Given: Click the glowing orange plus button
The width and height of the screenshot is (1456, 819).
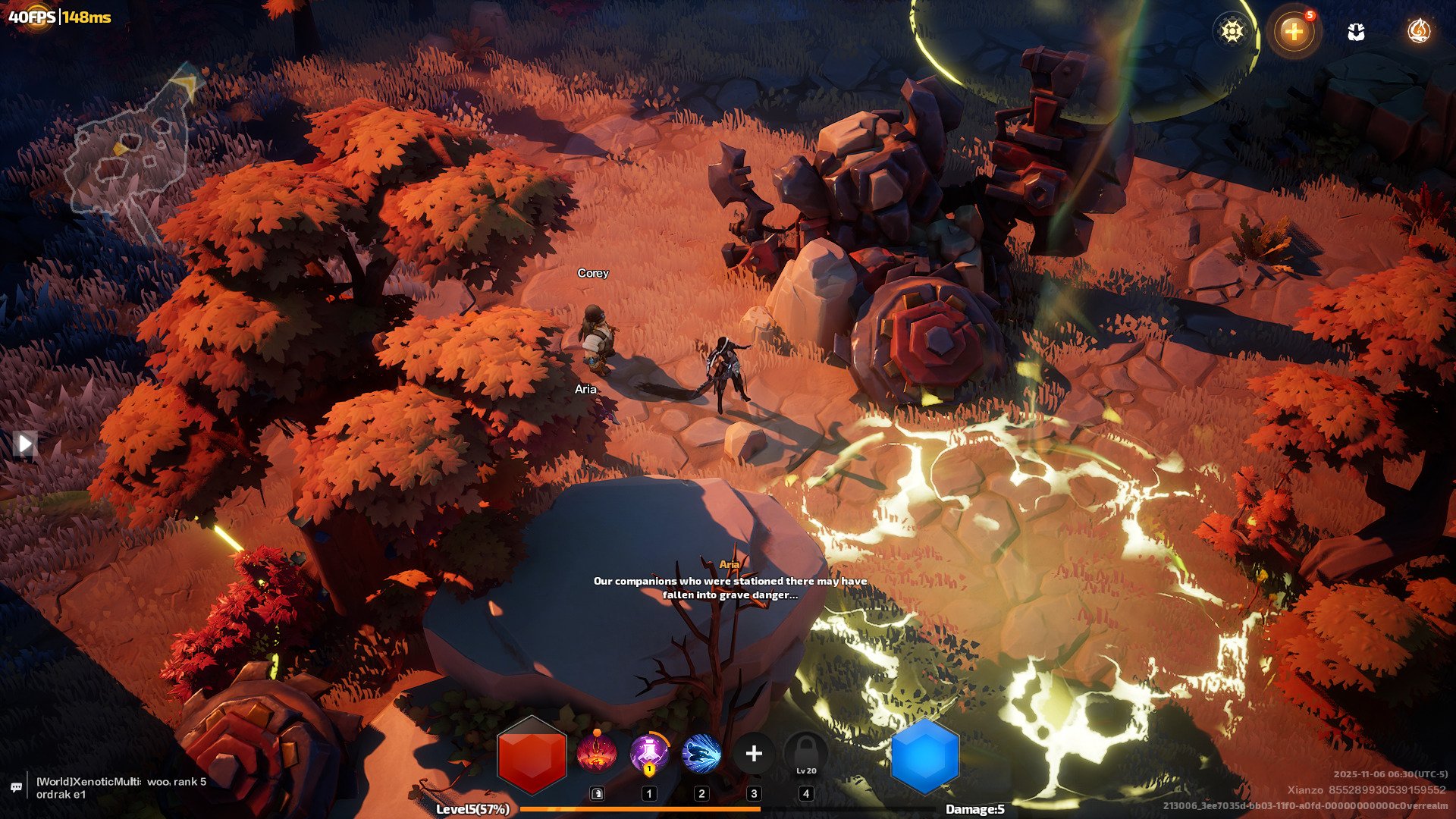Looking at the screenshot, I should pyautogui.click(x=1294, y=32).
